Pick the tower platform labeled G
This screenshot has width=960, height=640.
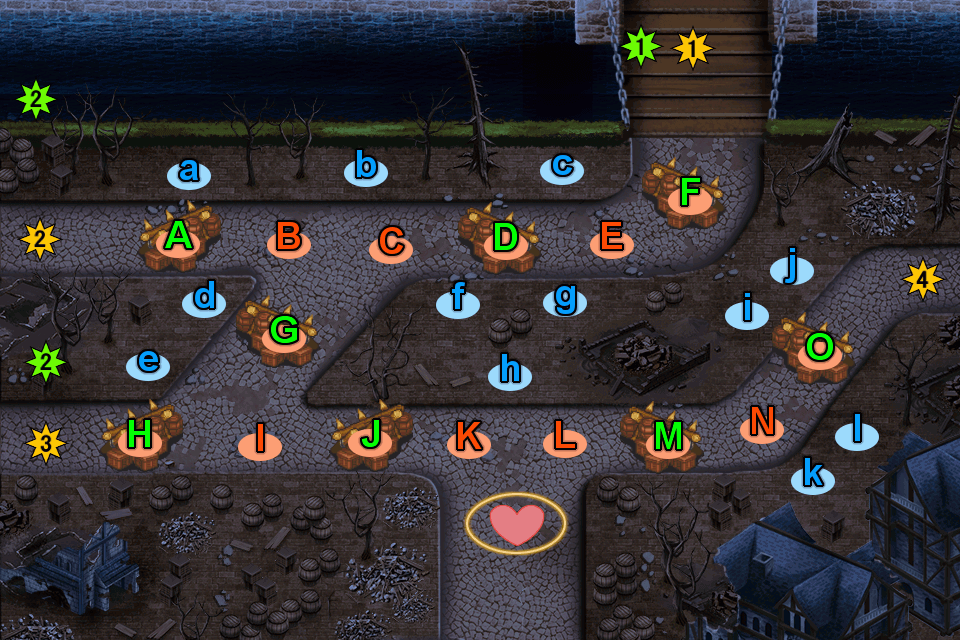284,329
